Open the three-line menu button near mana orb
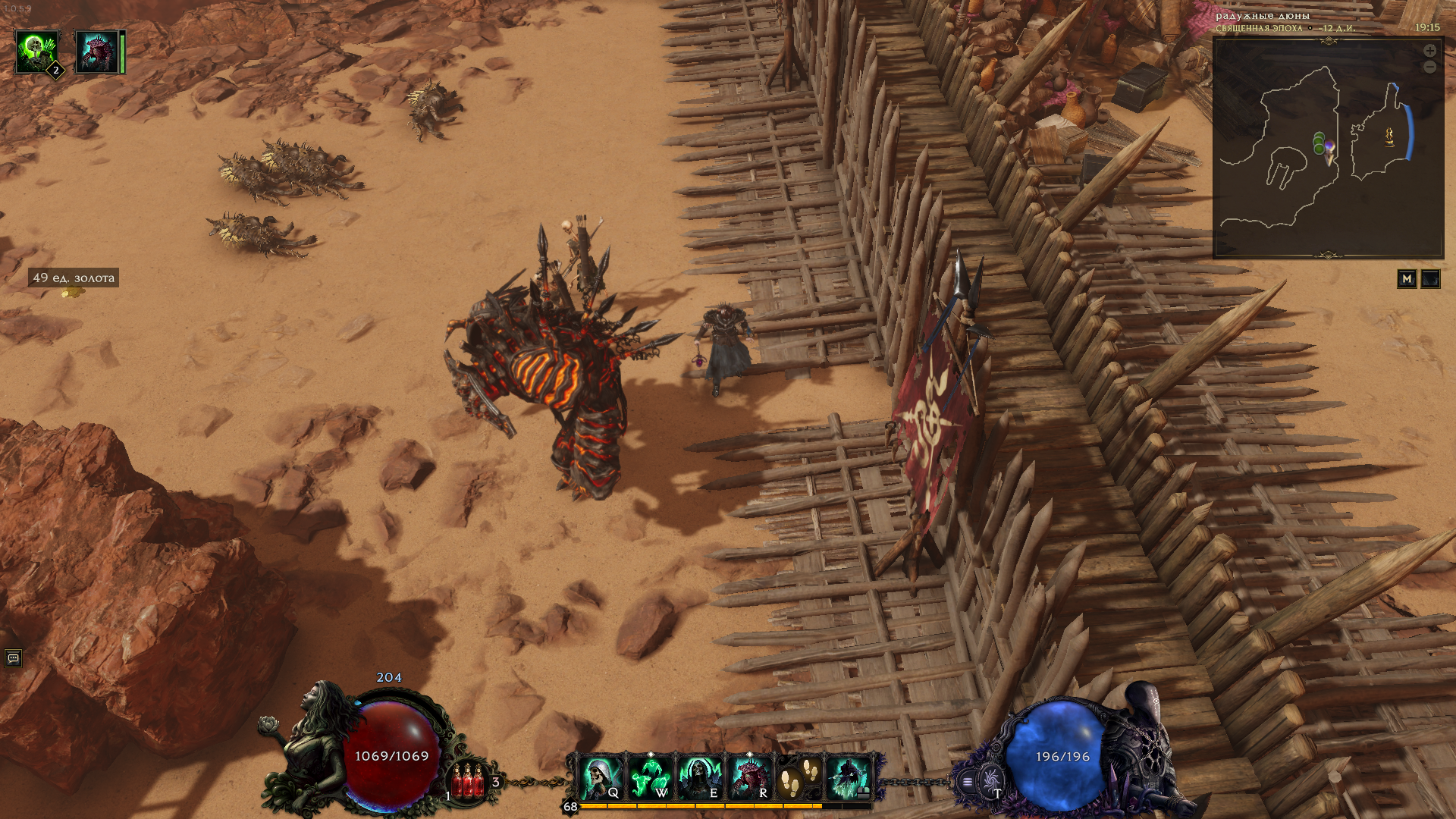This screenshot has width=1456, height=819. (967, 781)
